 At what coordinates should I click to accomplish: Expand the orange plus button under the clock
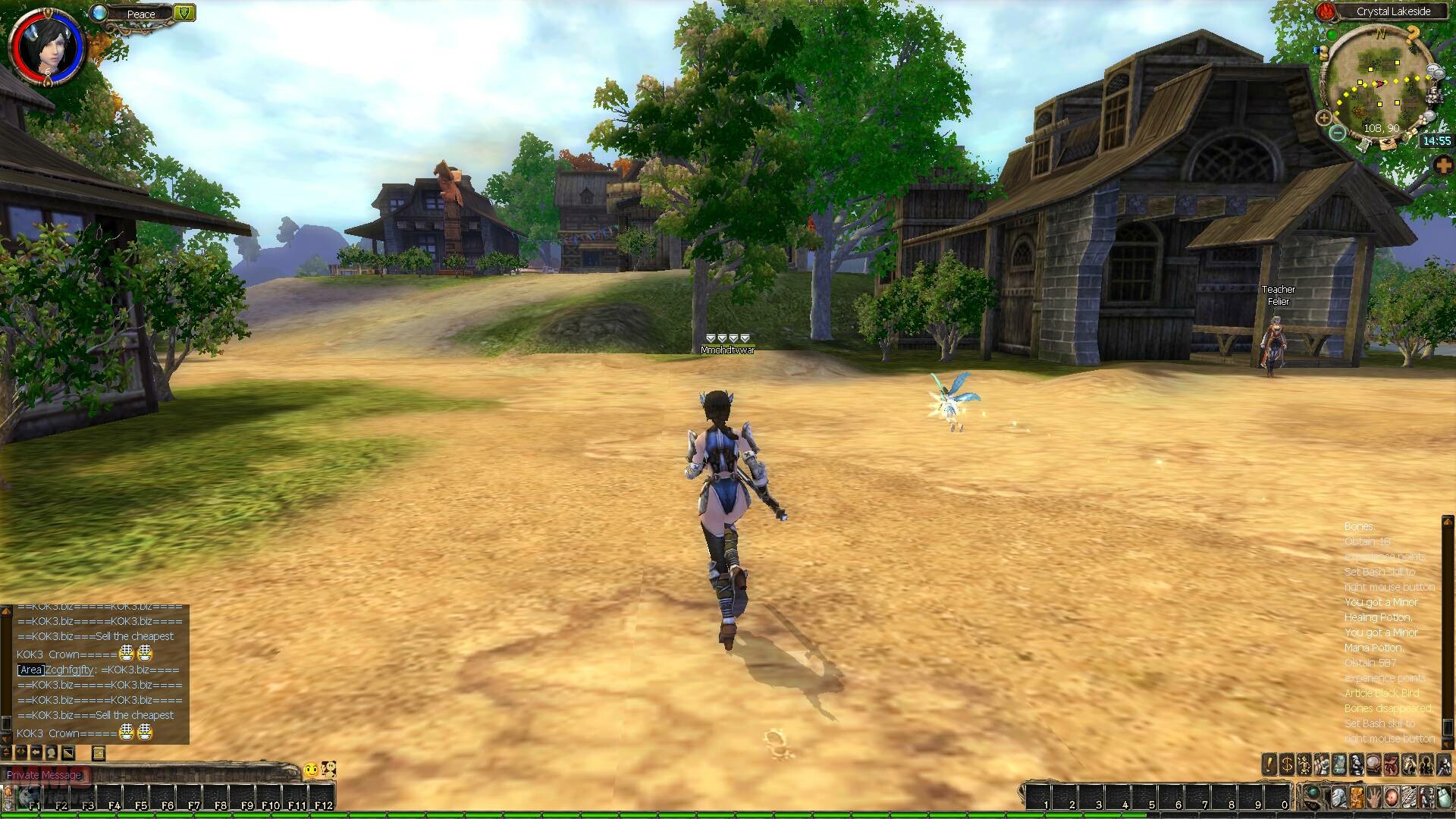point(1443,164)
